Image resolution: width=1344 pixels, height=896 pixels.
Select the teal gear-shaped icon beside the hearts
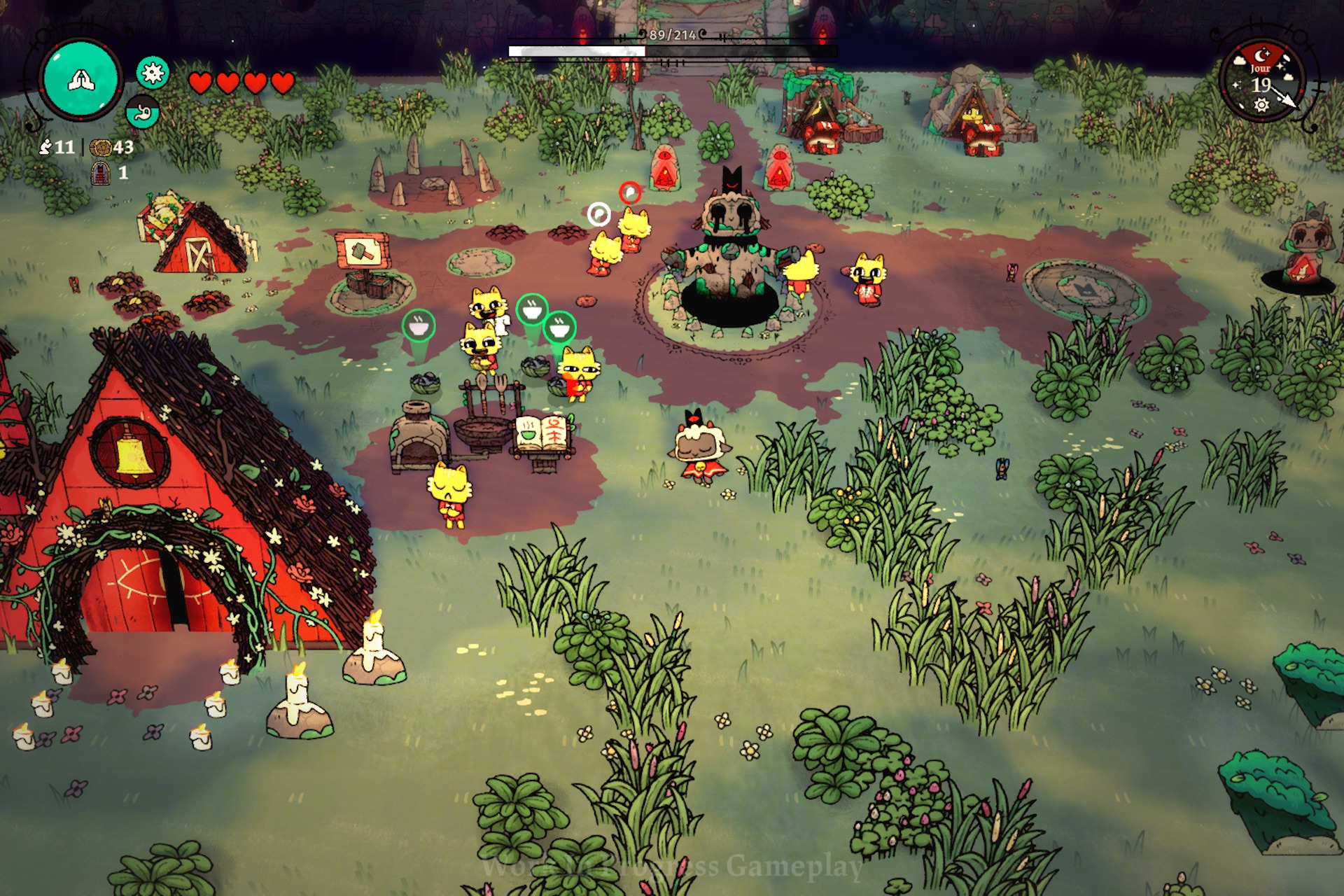153,72
